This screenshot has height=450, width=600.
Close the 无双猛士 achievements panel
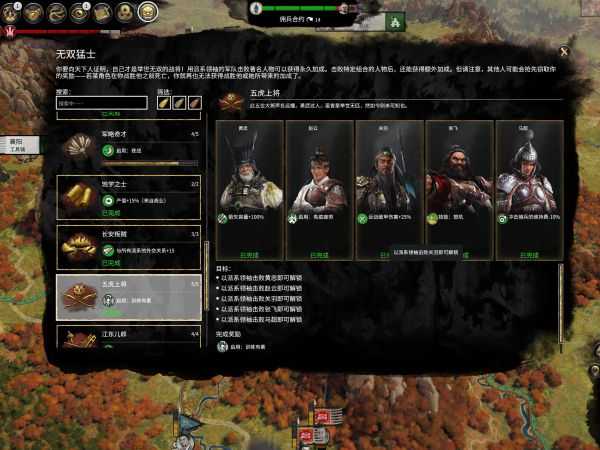point(564,51)
